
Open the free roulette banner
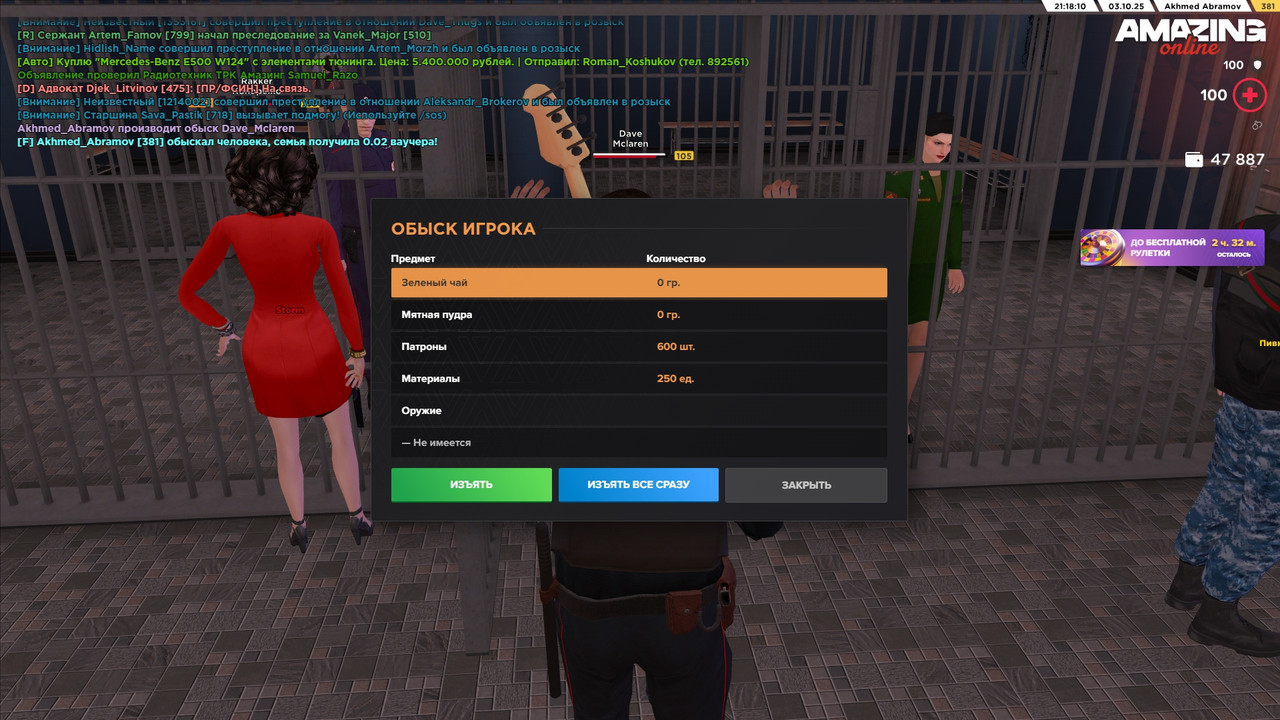point(1171,248)
